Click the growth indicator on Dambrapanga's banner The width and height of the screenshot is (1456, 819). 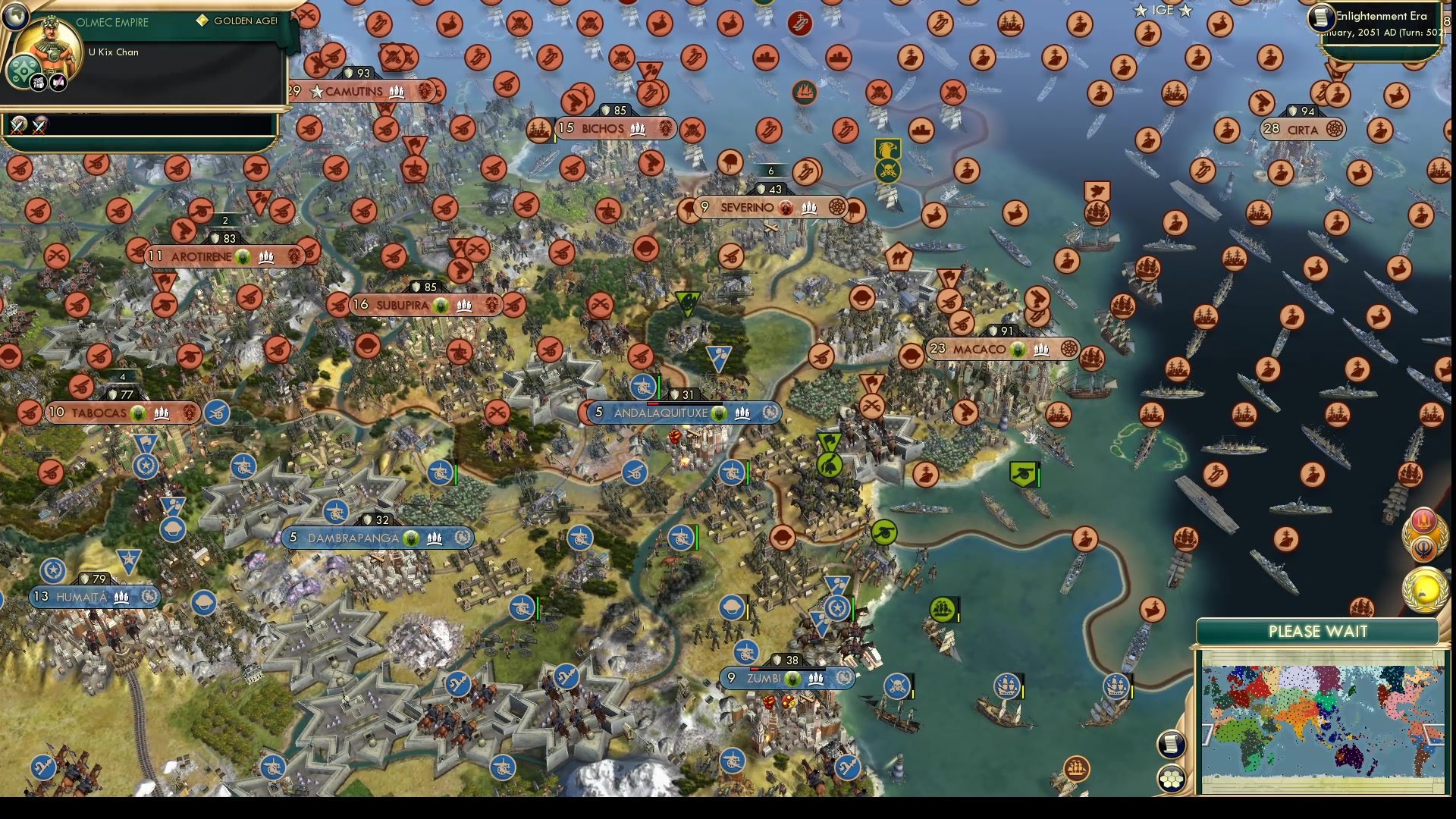[409, 538]
